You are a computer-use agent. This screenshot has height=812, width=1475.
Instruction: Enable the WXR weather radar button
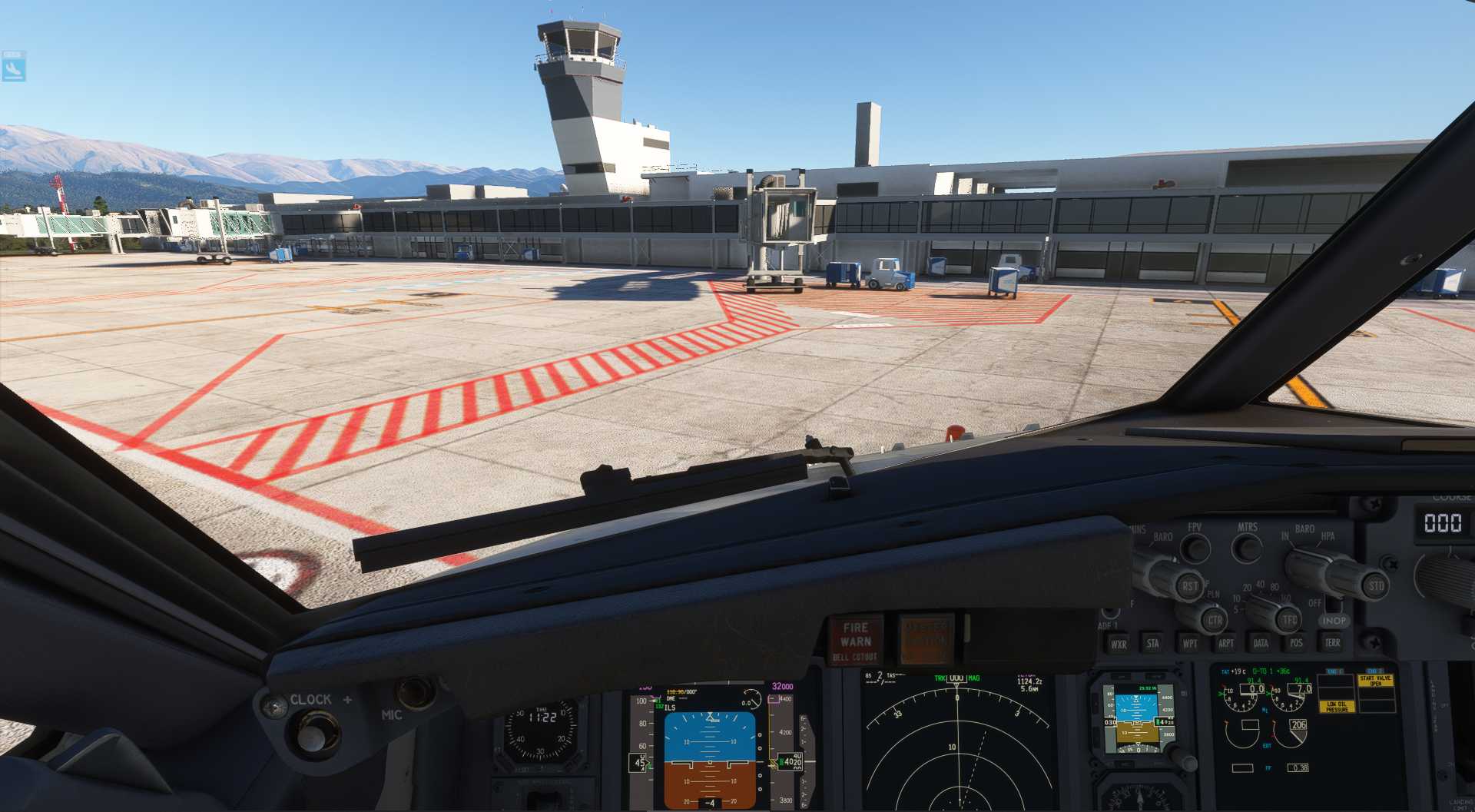pos(1119,644)
